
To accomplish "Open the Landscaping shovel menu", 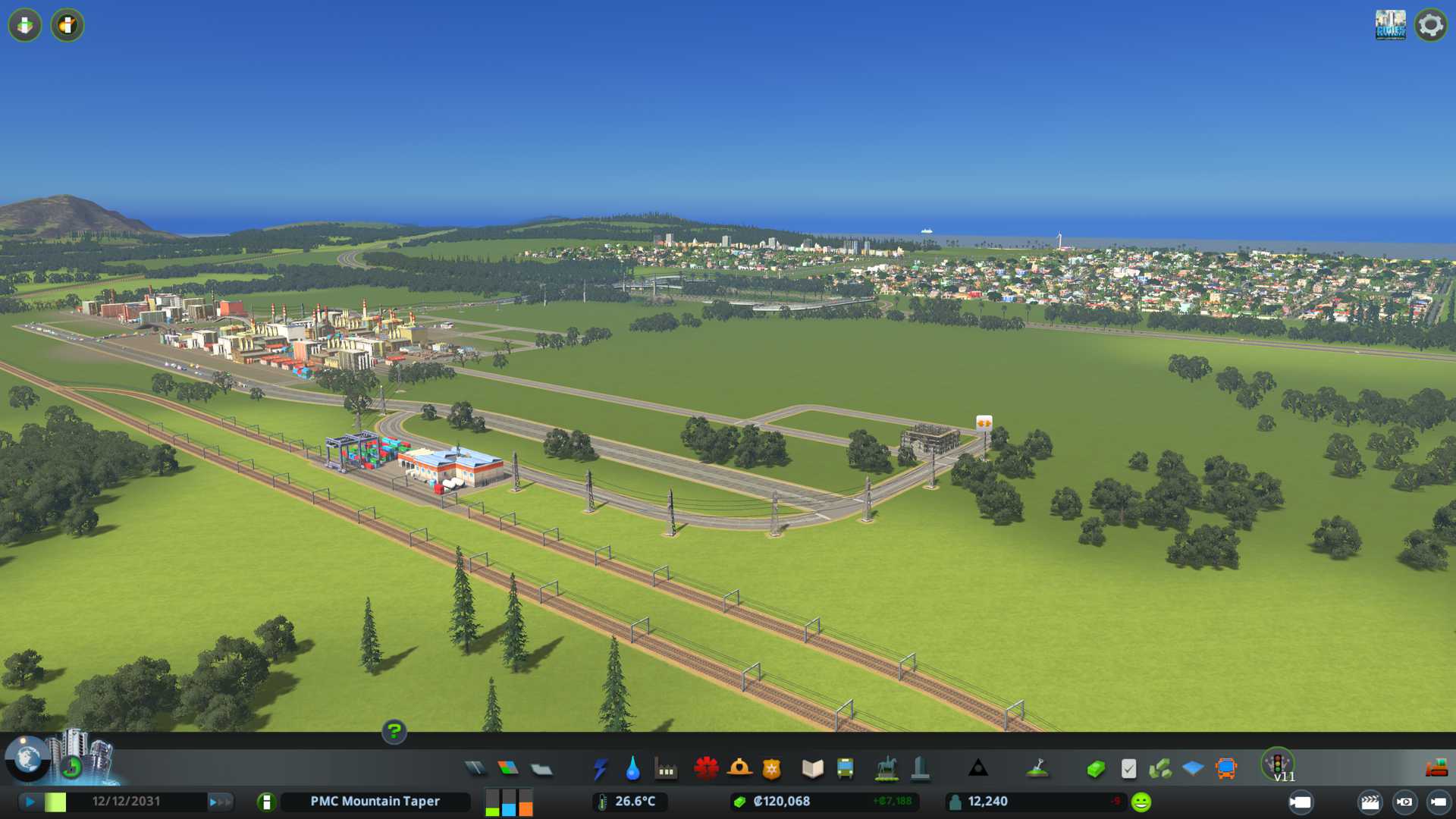I will pos(1037,769).
